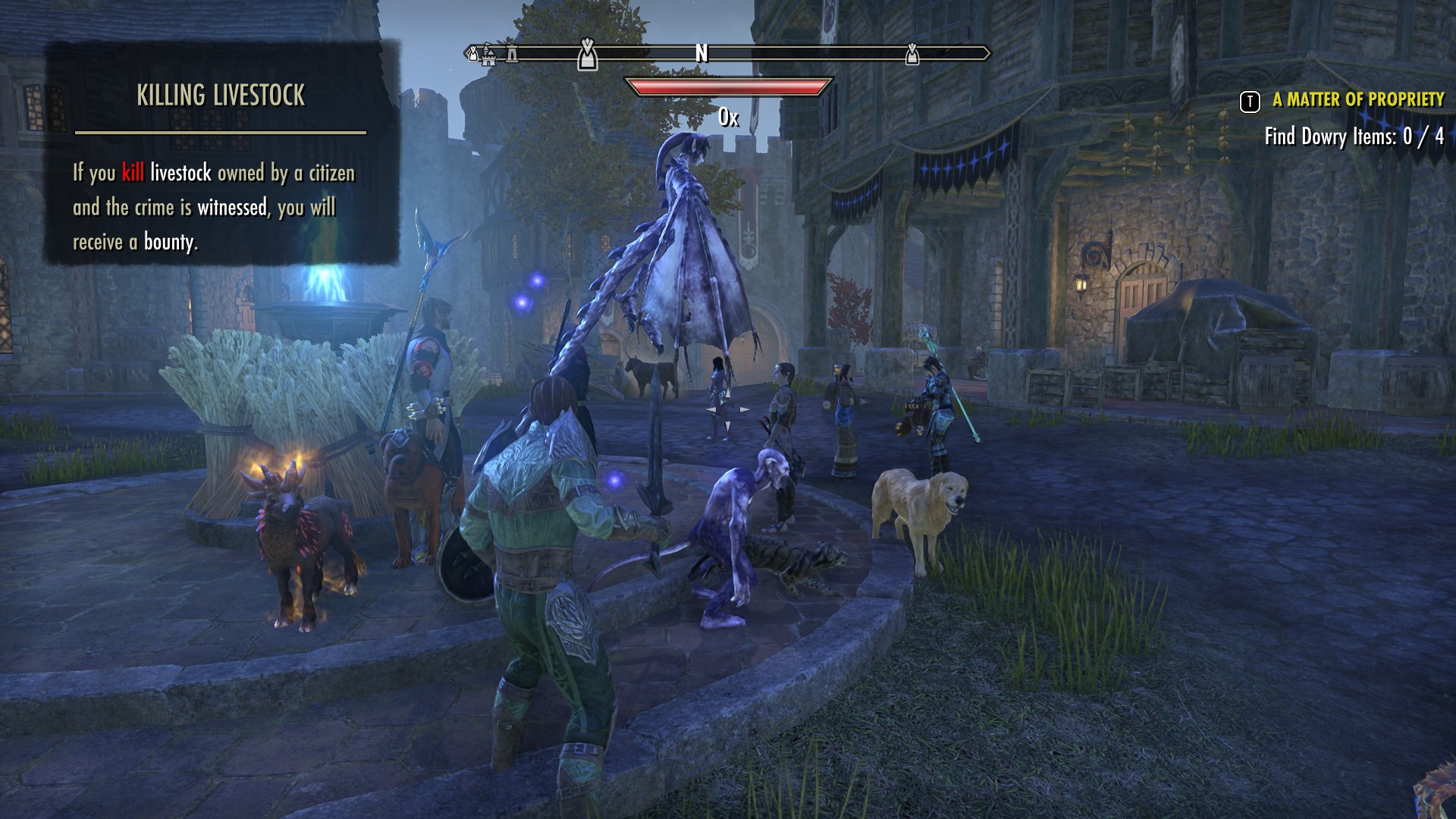Click the tower marker on the compass
Screen dimensions: 1456x819
(x=513, y=54)
